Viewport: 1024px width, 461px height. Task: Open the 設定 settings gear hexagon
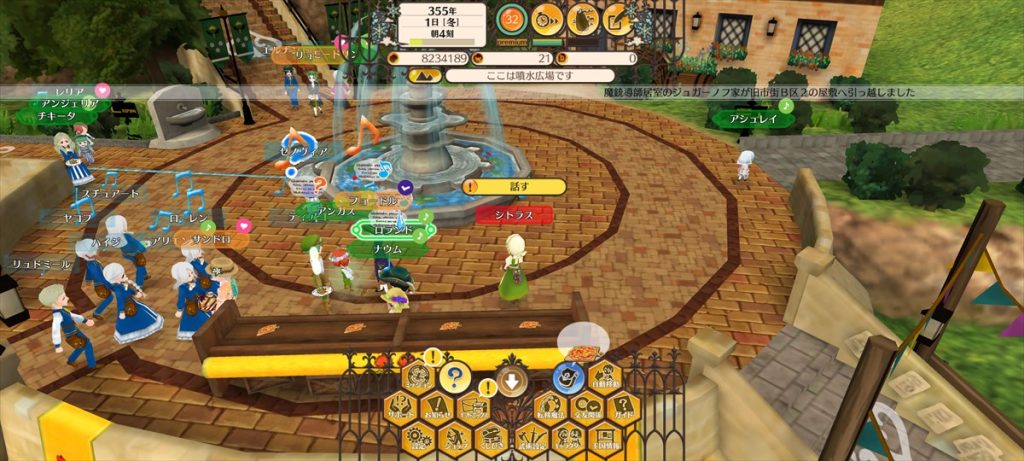pyautogui.click(x=419, y=438)
